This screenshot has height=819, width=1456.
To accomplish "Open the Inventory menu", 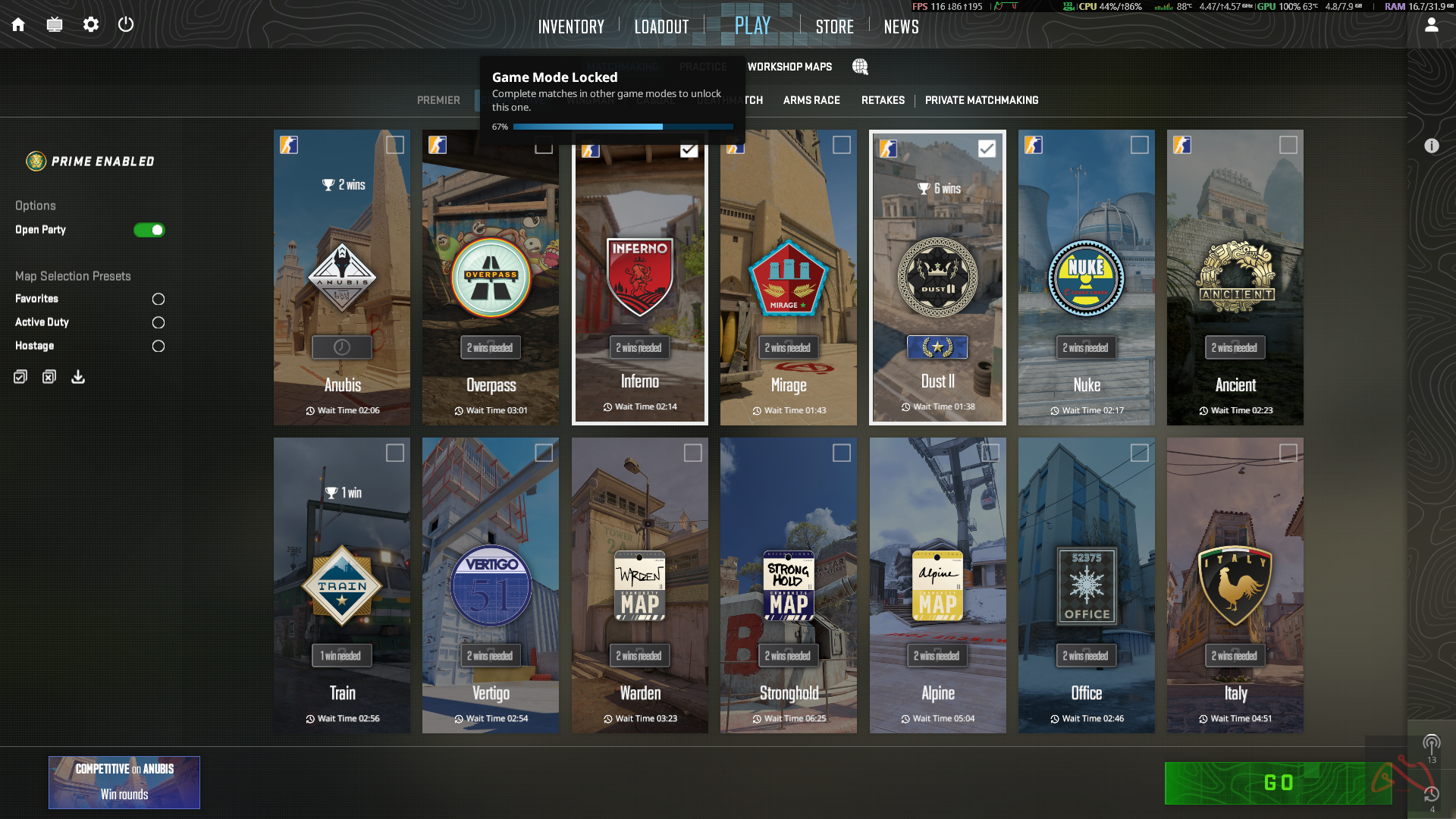I will (571, 27).
